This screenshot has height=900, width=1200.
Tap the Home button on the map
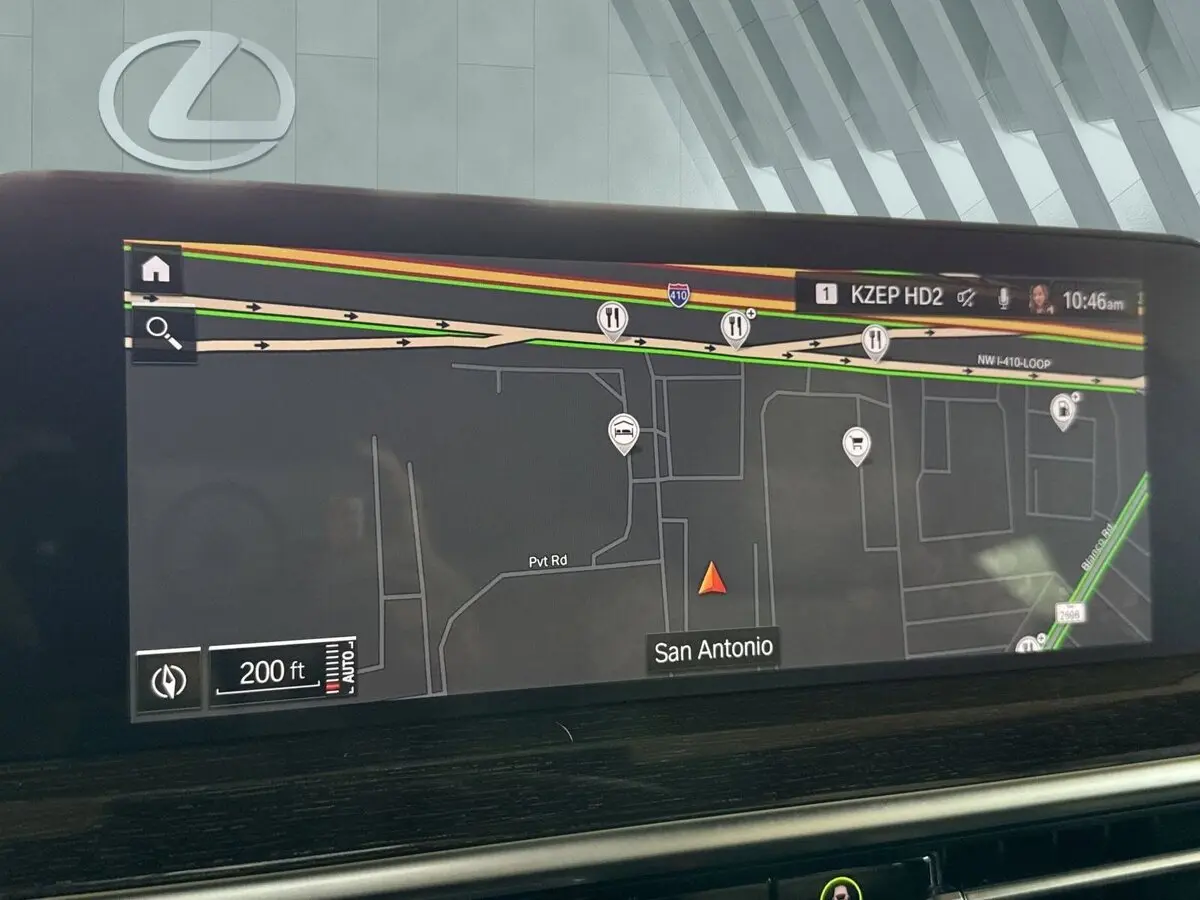click(x=157, y=269)
